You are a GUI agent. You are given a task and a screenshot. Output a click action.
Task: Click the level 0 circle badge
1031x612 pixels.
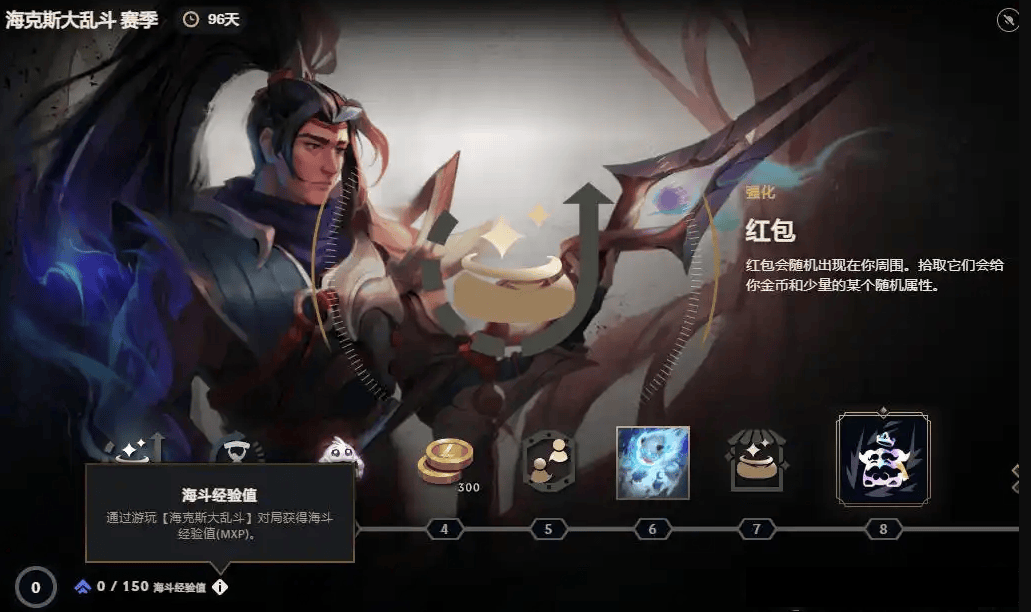(36, 587)
